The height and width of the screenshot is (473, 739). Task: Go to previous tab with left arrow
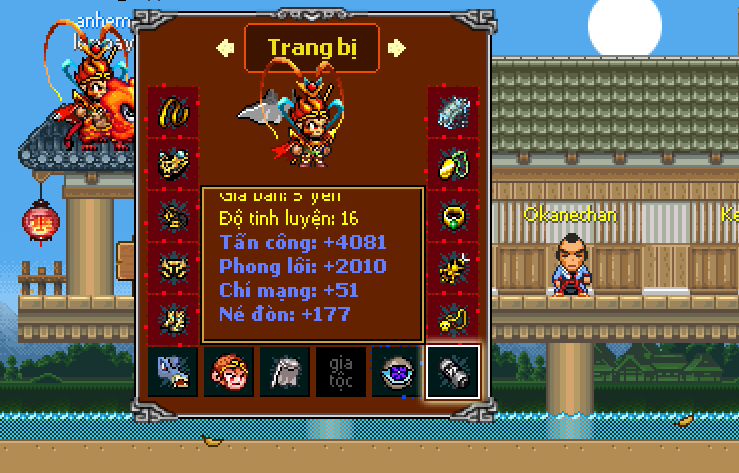point(225,47)
